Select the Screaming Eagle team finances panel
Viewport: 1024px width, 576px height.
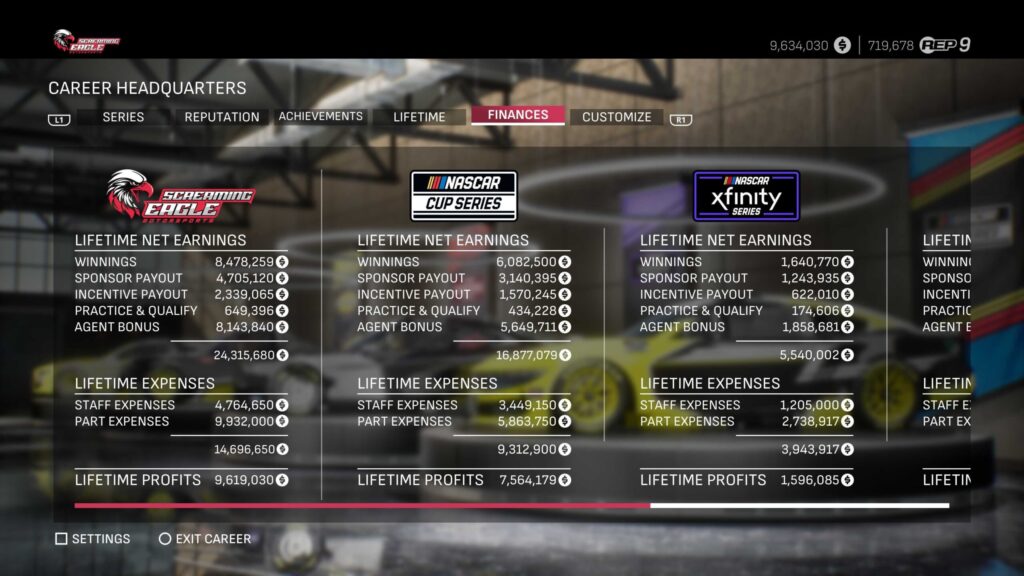pos(181,330)
